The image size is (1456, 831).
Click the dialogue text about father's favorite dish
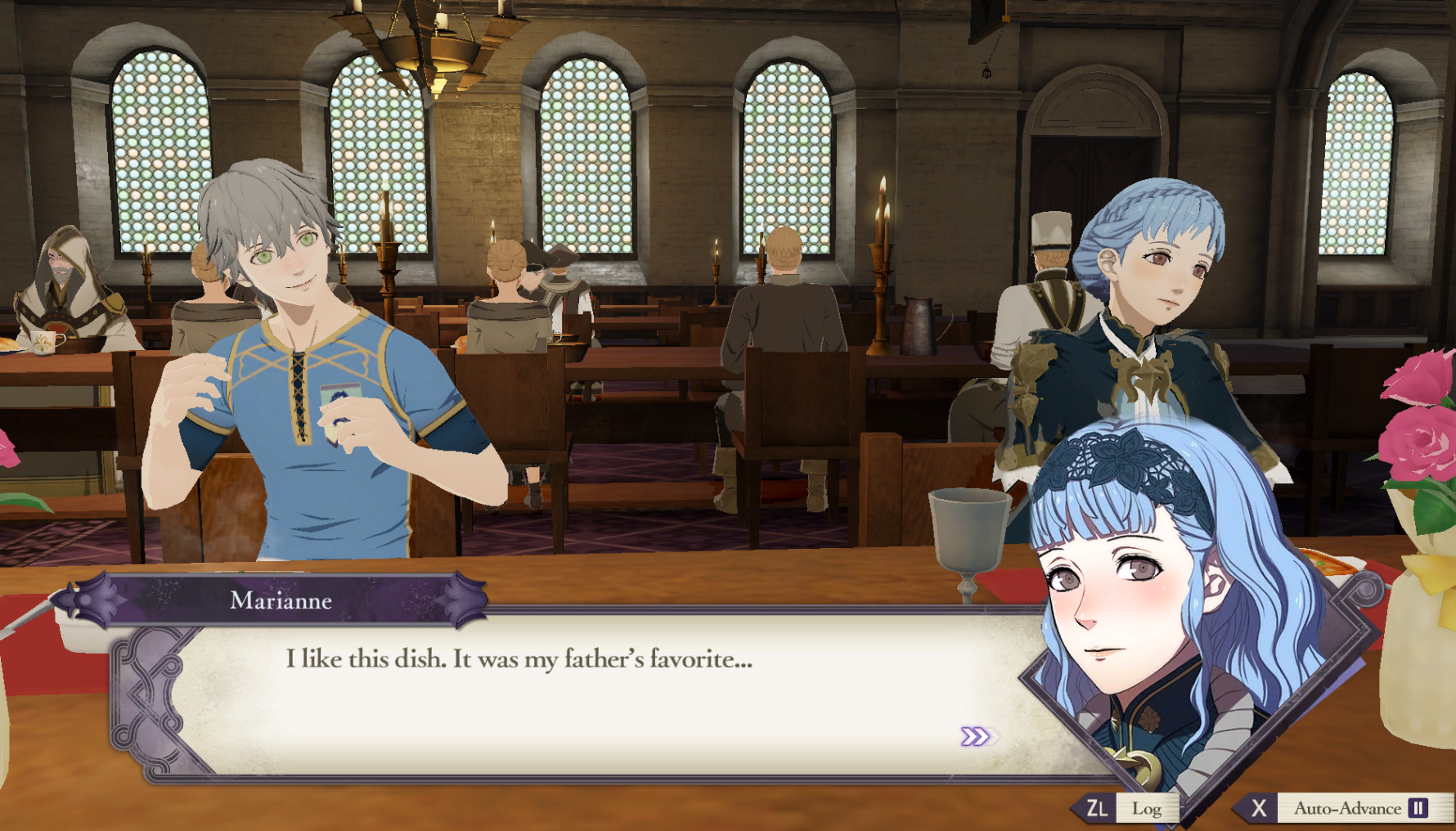pos(518,660)
